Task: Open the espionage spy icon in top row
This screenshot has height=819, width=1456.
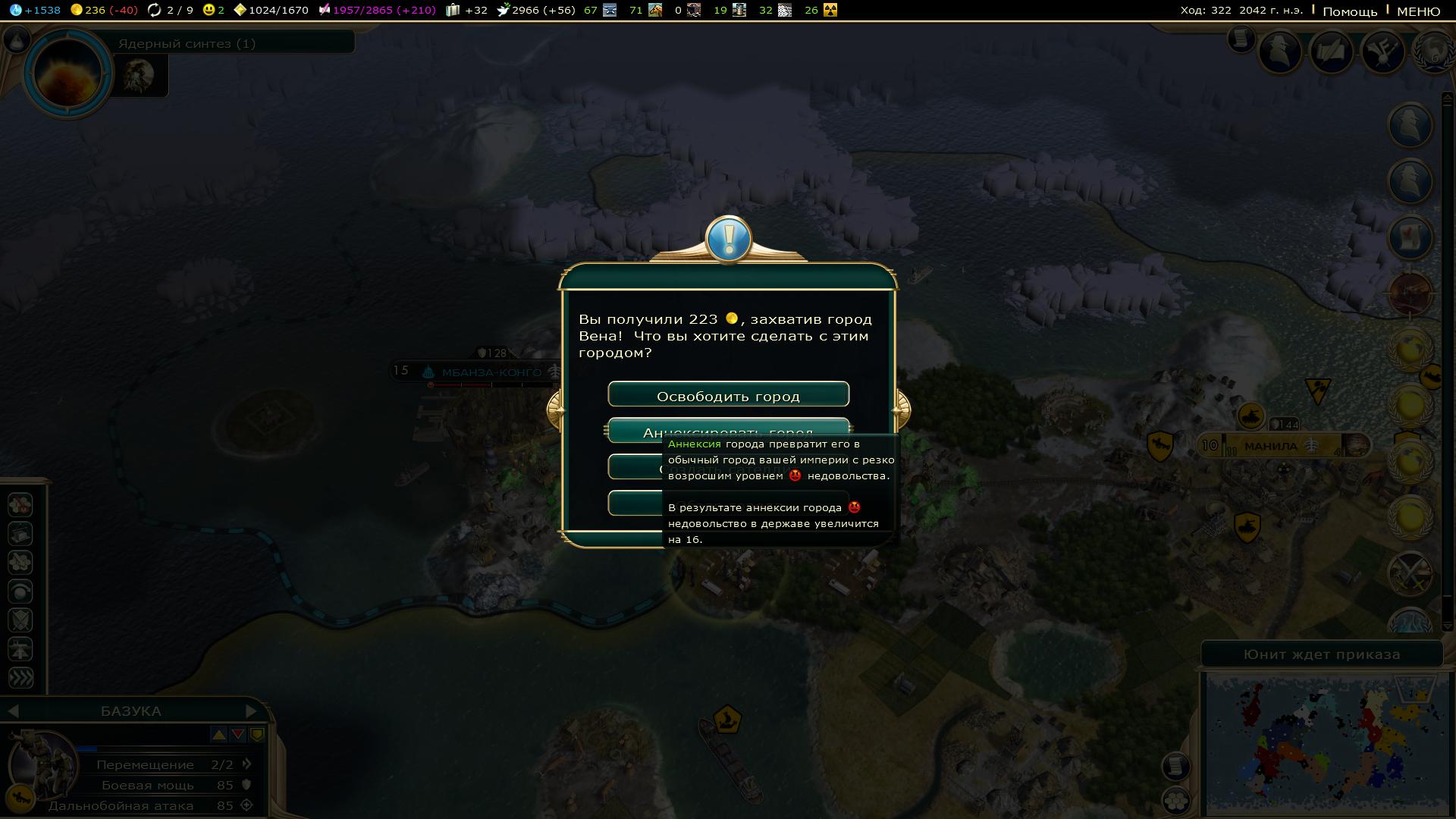Action: [x=1280, y=52]
